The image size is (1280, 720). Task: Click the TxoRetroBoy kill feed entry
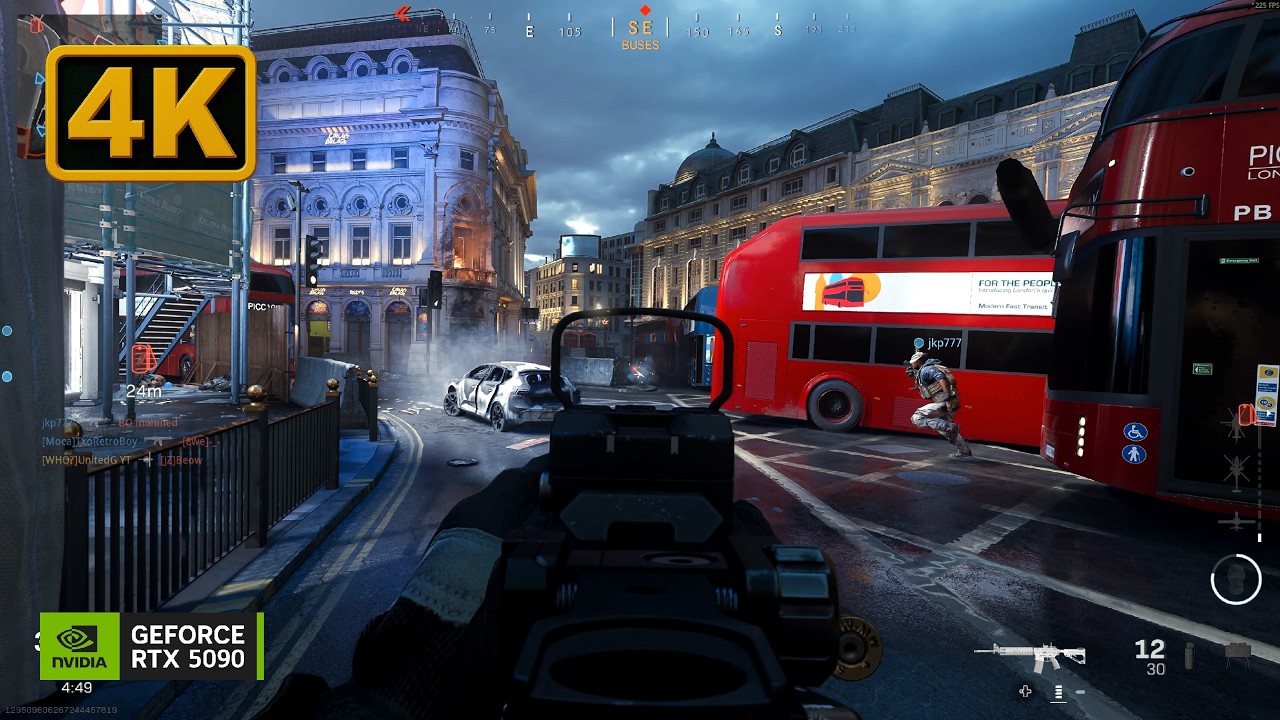pos(90,441)
